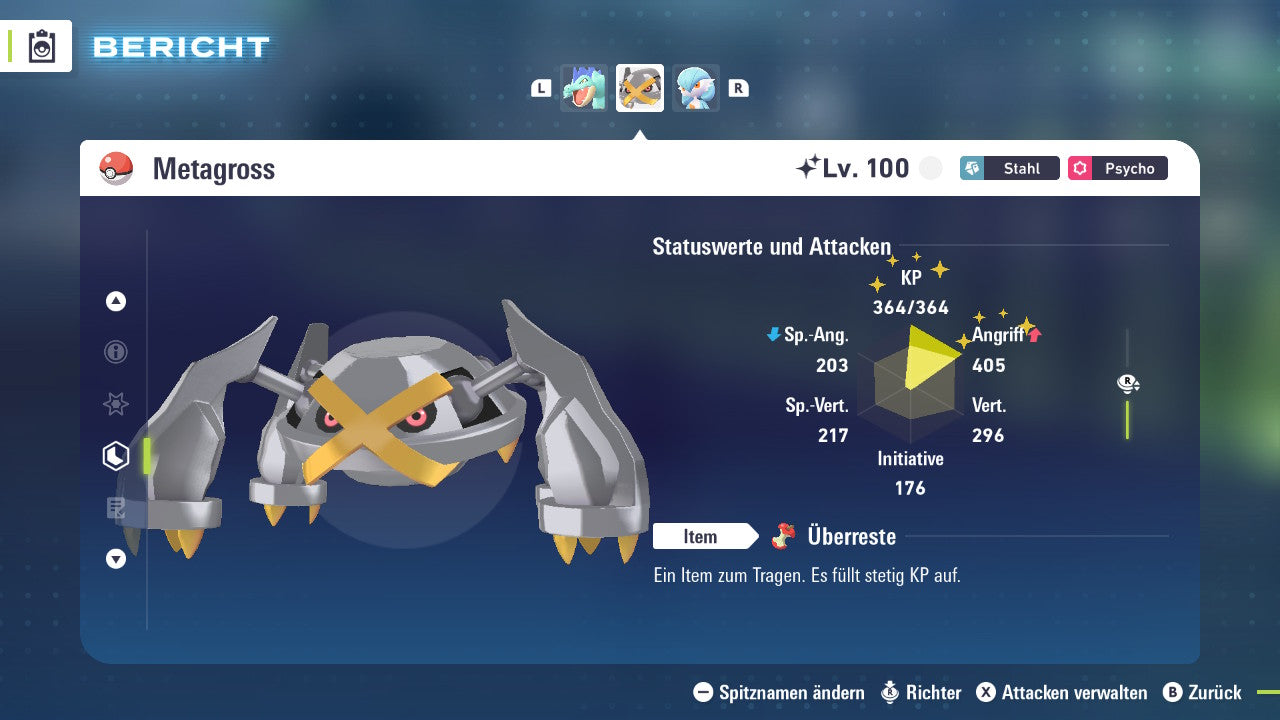The image size is (1280, 720).
Task: Select the Stahl type badge
Action: tap(1009, 168)
